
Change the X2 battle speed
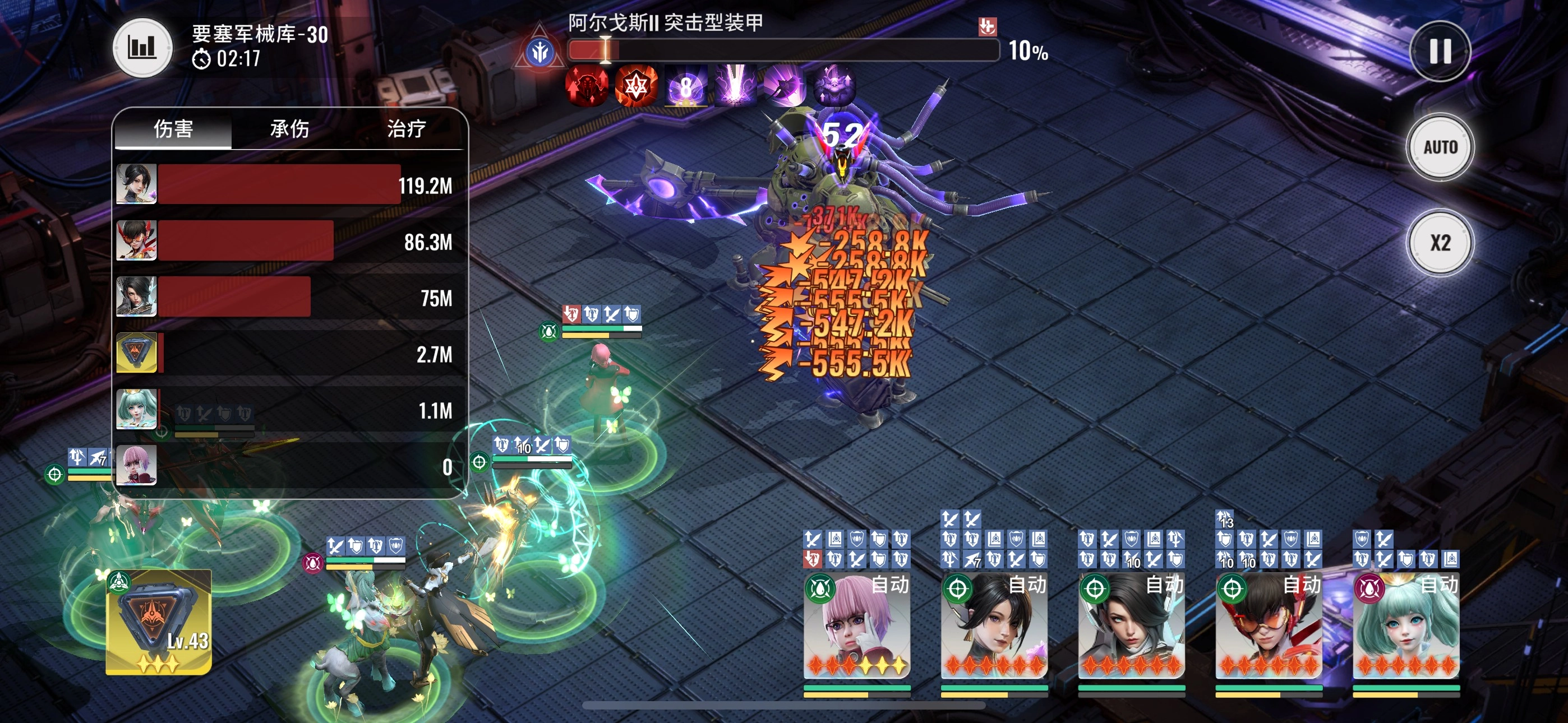pos(1440,243)
